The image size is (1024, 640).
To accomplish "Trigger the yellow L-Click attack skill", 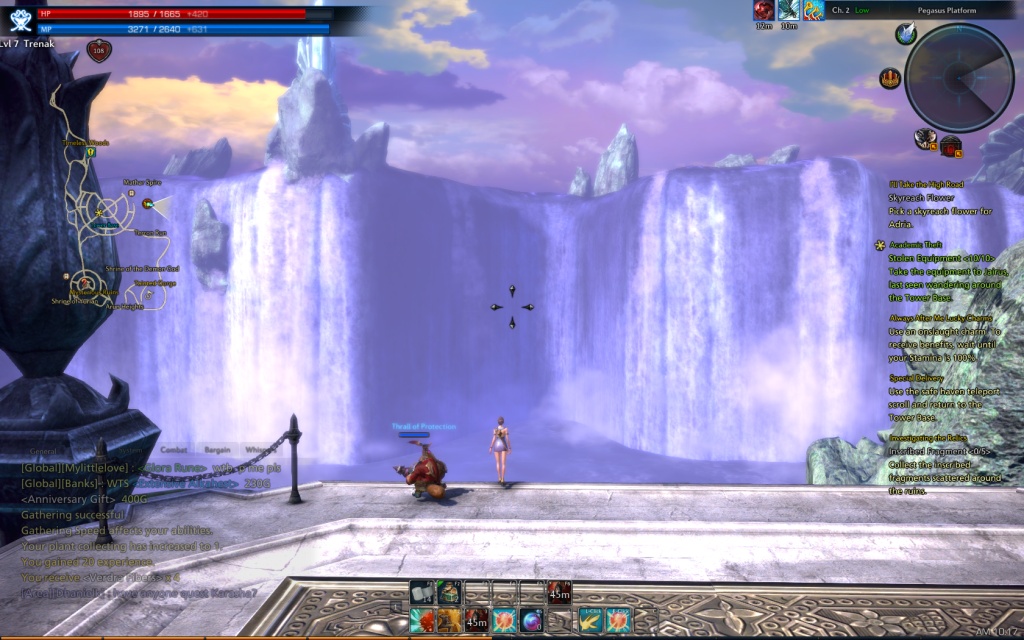I will (589, 619).
